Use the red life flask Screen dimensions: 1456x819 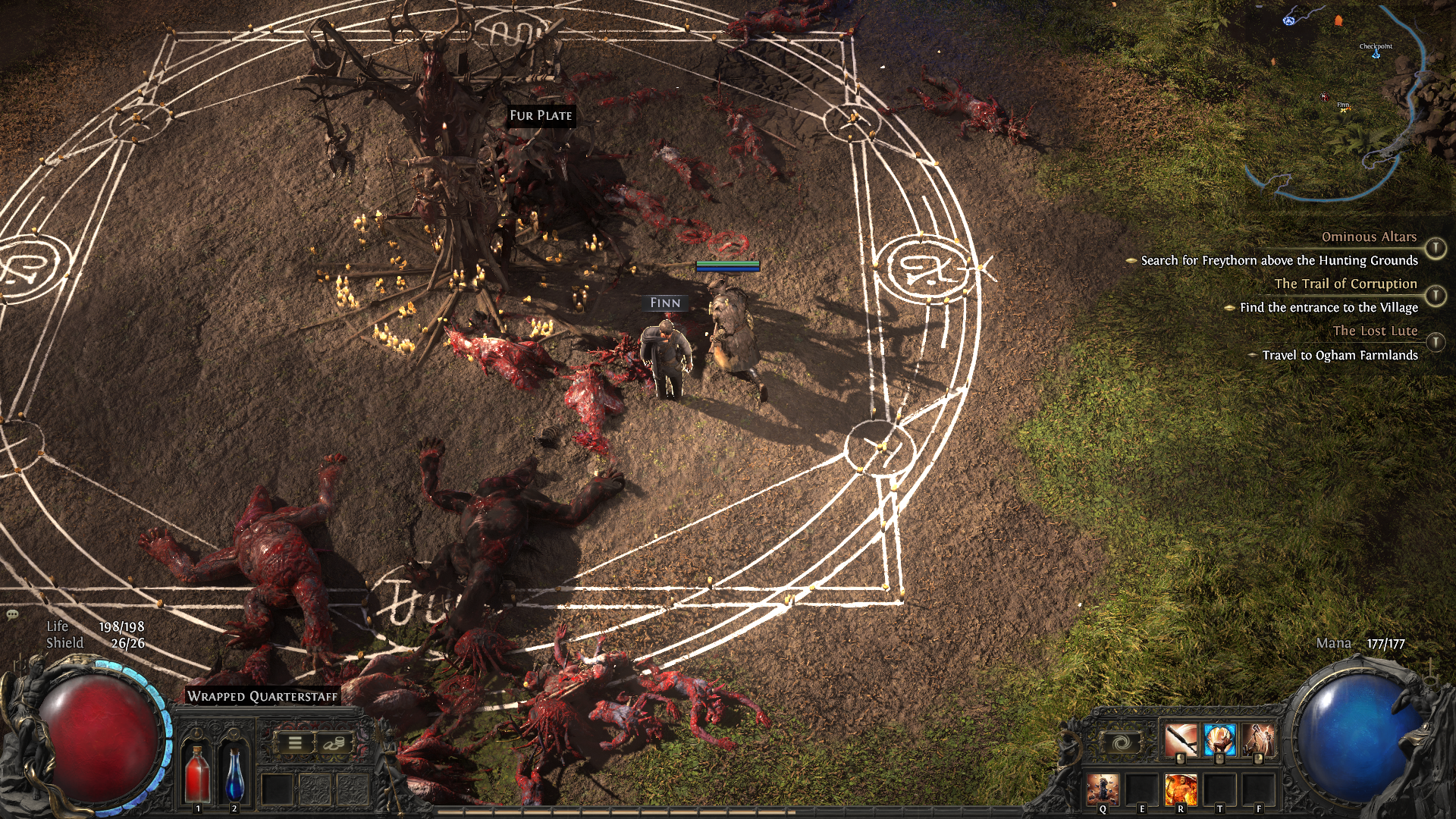click(198, 773)
